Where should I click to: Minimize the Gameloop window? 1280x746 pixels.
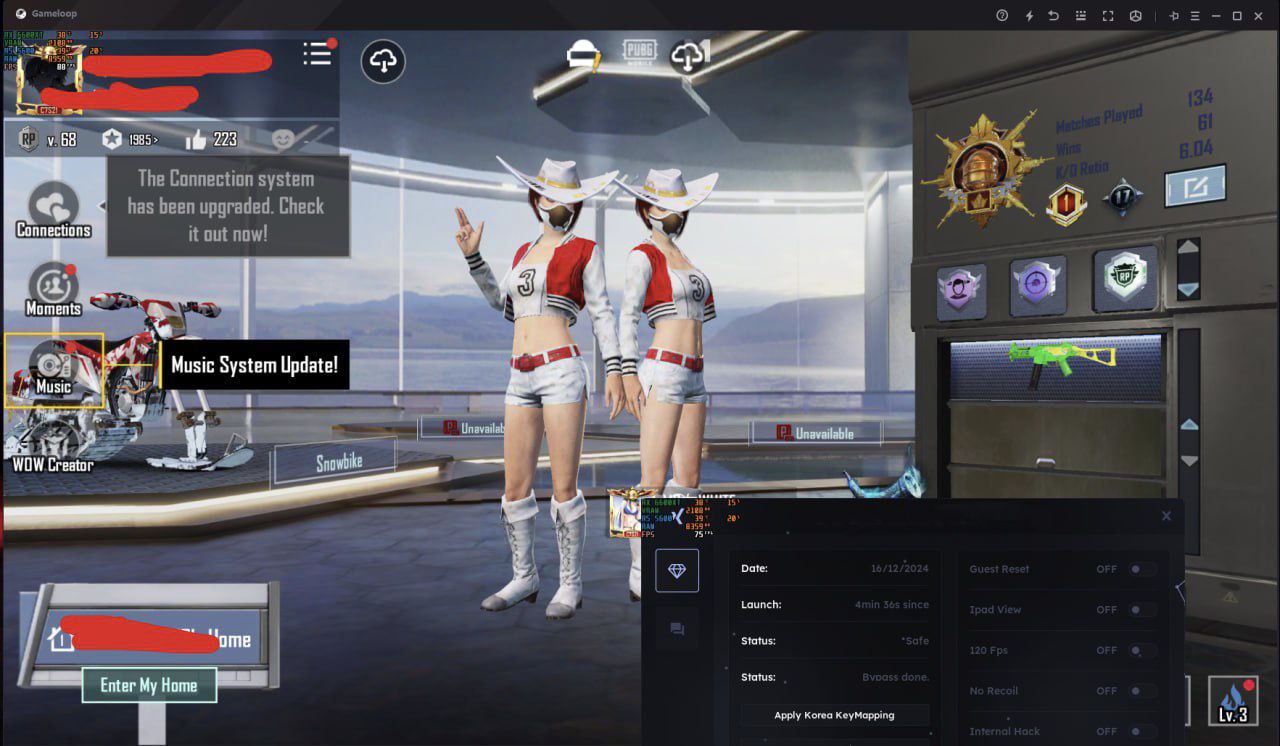1216,15
